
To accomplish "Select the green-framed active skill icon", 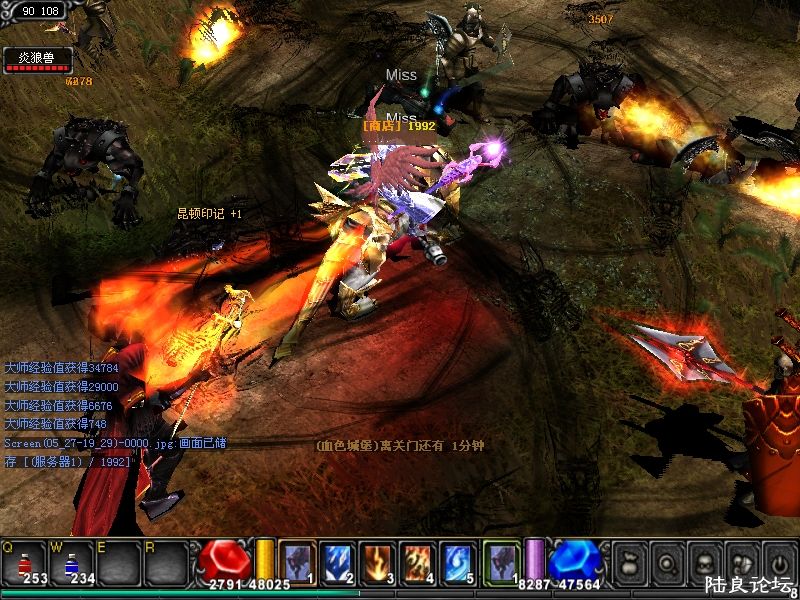I will pos(501,562).
